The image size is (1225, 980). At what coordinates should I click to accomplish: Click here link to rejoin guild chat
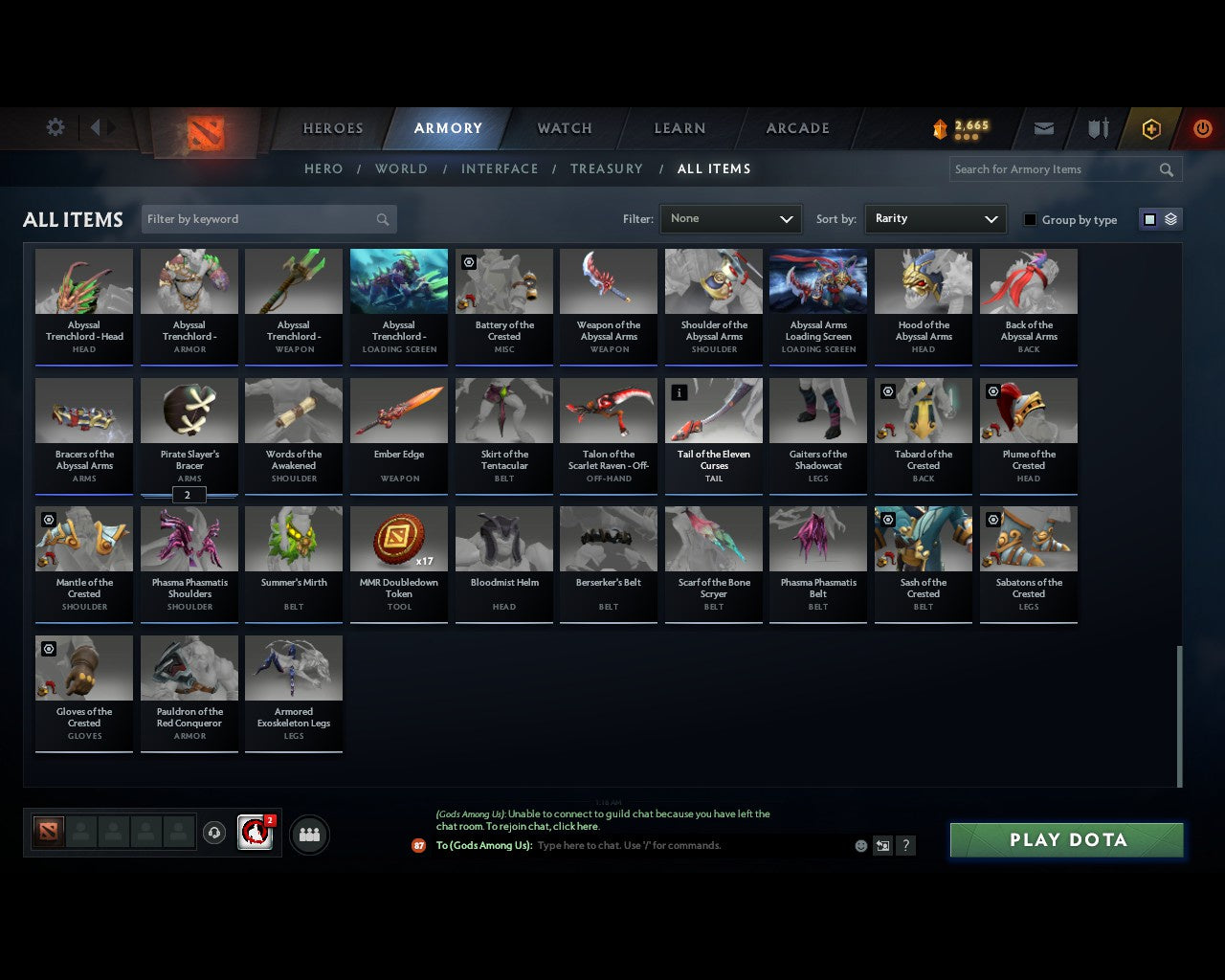(x=574, y=826)
